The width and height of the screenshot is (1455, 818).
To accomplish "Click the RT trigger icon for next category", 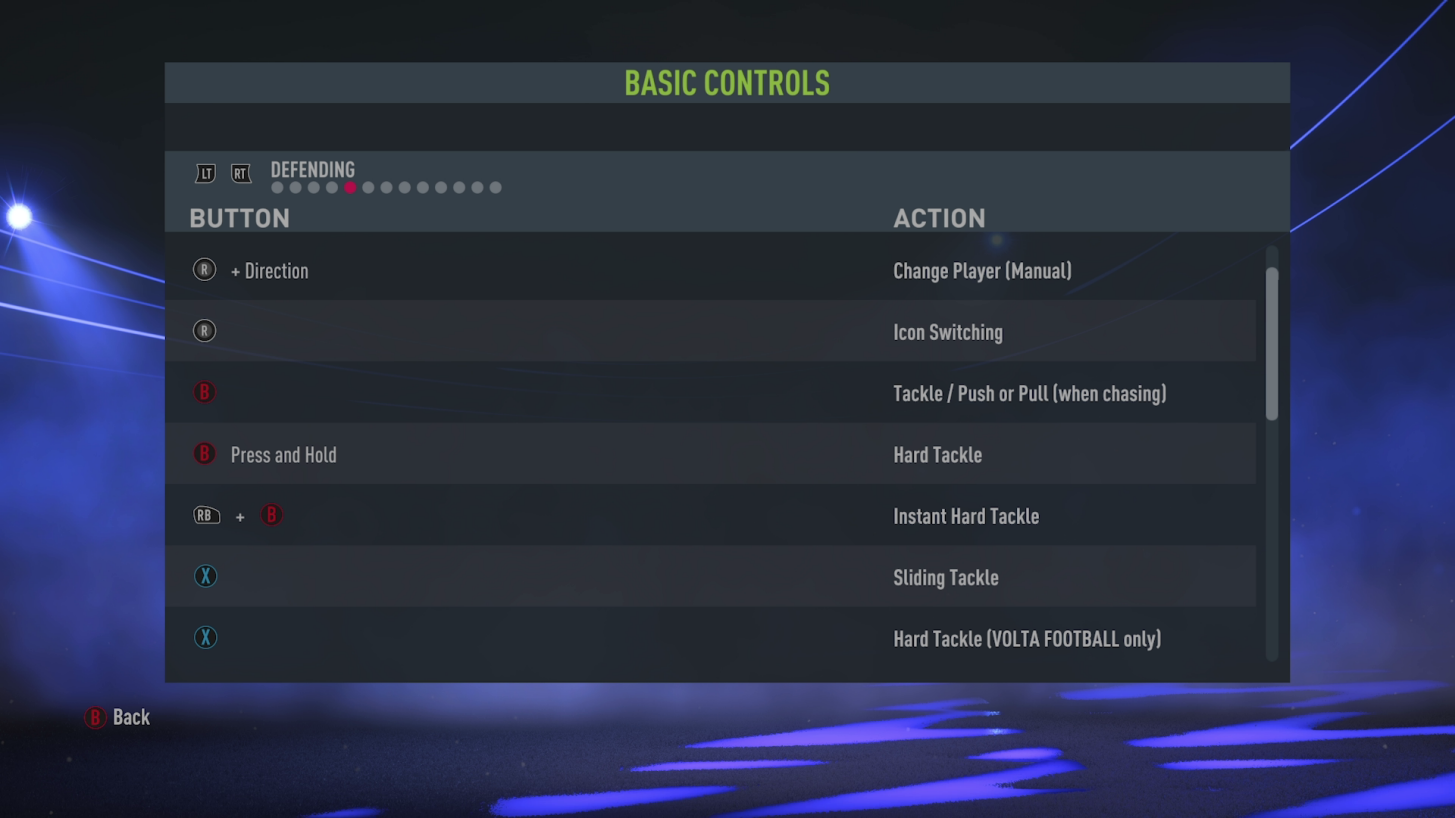I will (240, 172).
